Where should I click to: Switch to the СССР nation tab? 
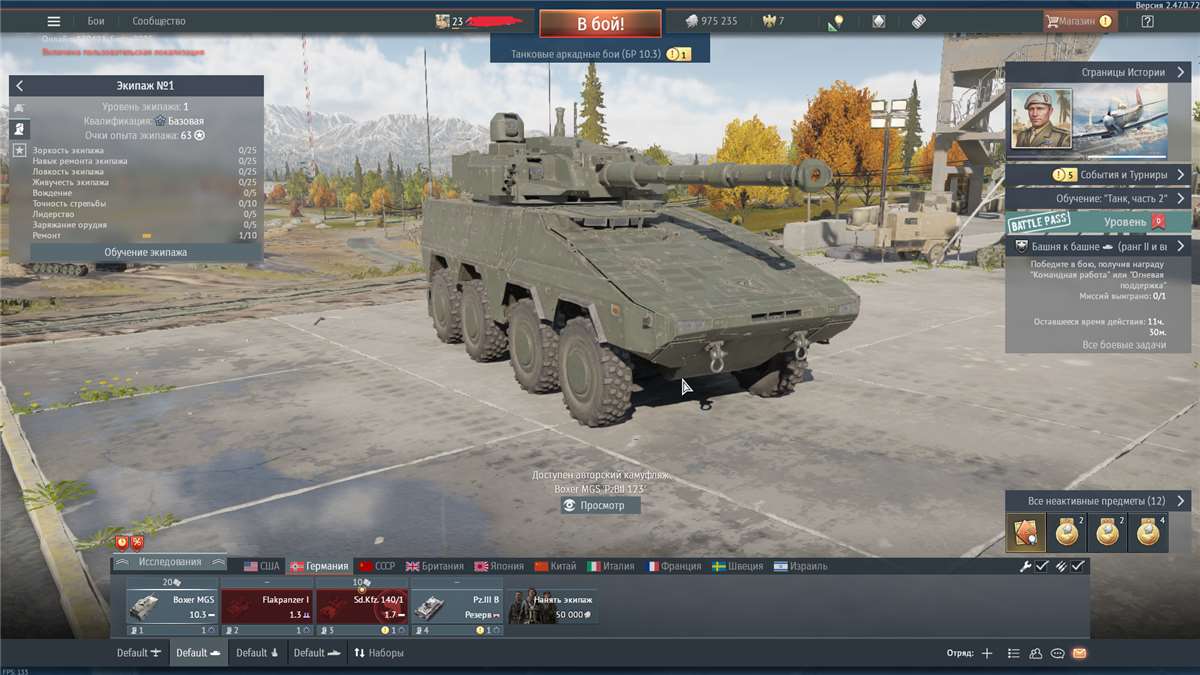(x=377, y=566)
